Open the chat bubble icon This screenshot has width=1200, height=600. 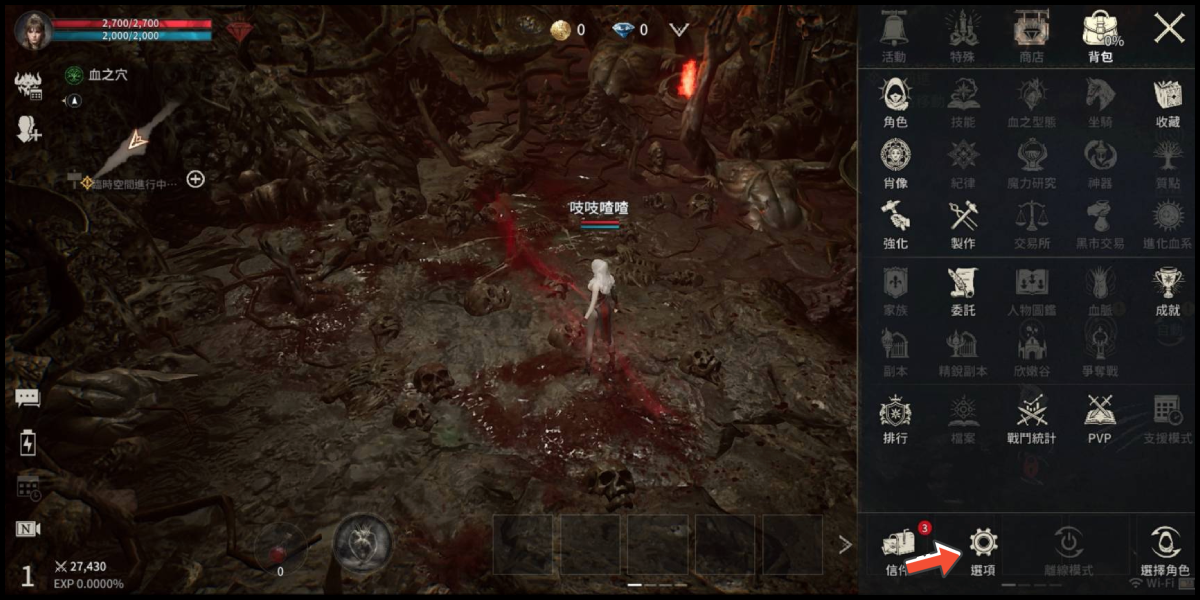27,397
